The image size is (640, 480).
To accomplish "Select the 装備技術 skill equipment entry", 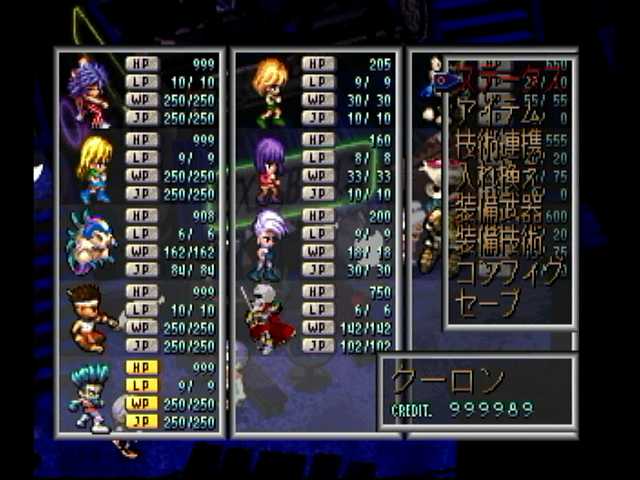I will pyautogui.click(x=500, y=241).
